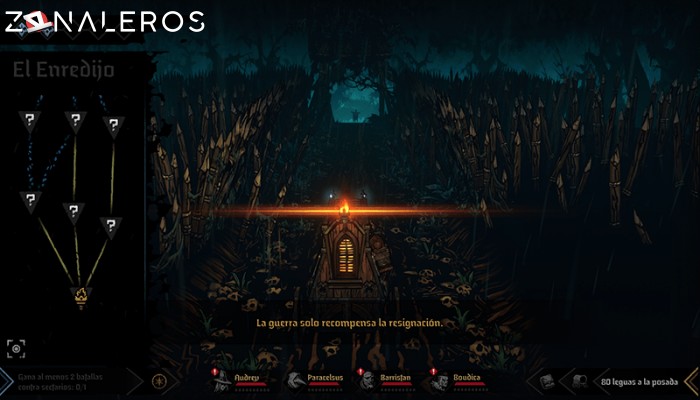Select Audrey's hero portrait
Screen dimensions: 700x400
click(x=221, y=381)
